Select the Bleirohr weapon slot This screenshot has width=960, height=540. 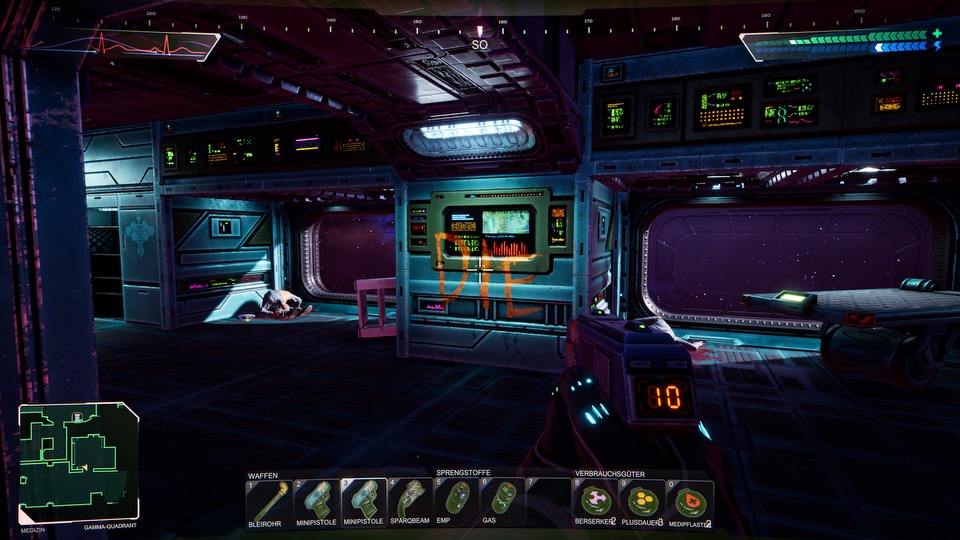tap(269, 500)
